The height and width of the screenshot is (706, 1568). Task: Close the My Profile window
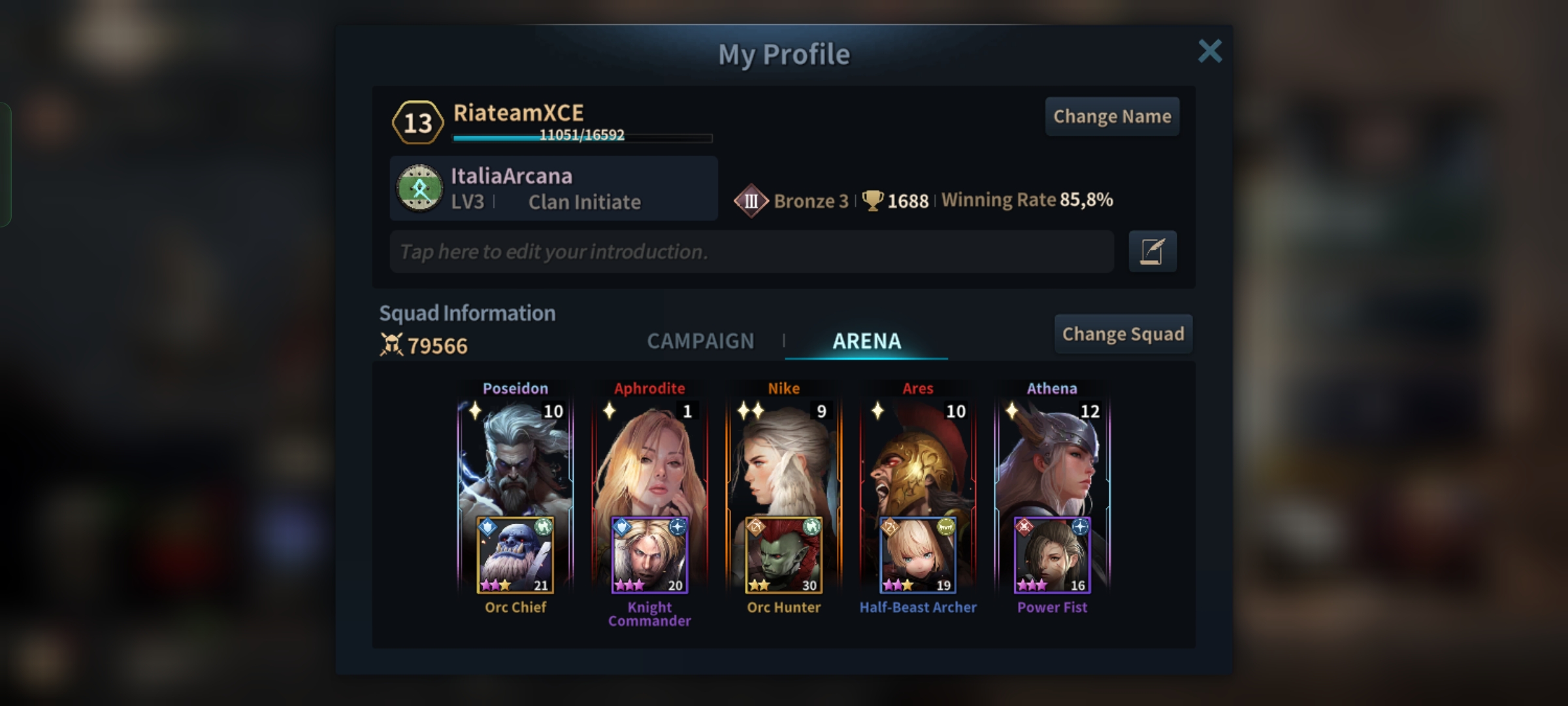[1209, 51]
